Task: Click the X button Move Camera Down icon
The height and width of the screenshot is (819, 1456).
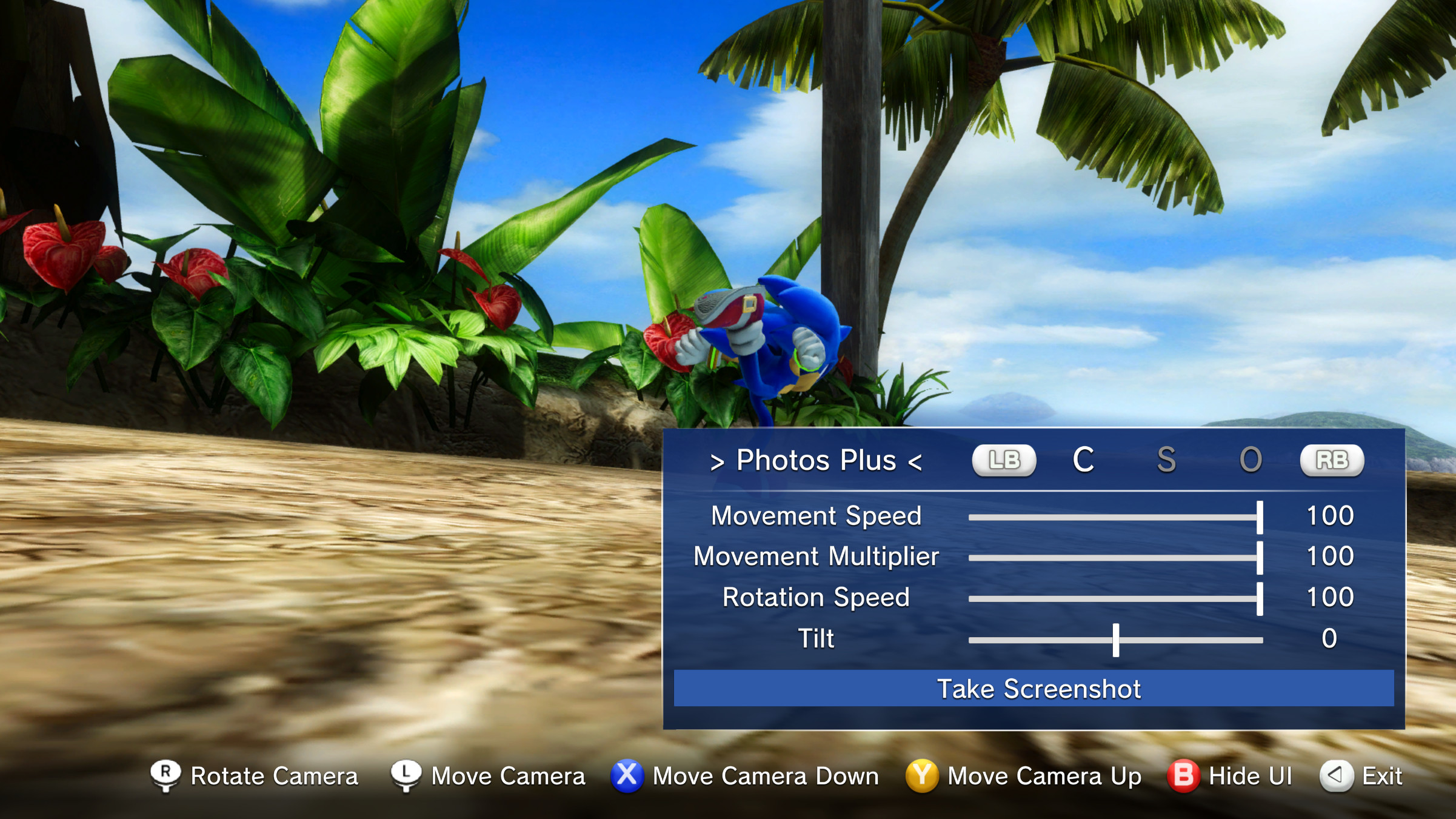Action: pos(627,775)
